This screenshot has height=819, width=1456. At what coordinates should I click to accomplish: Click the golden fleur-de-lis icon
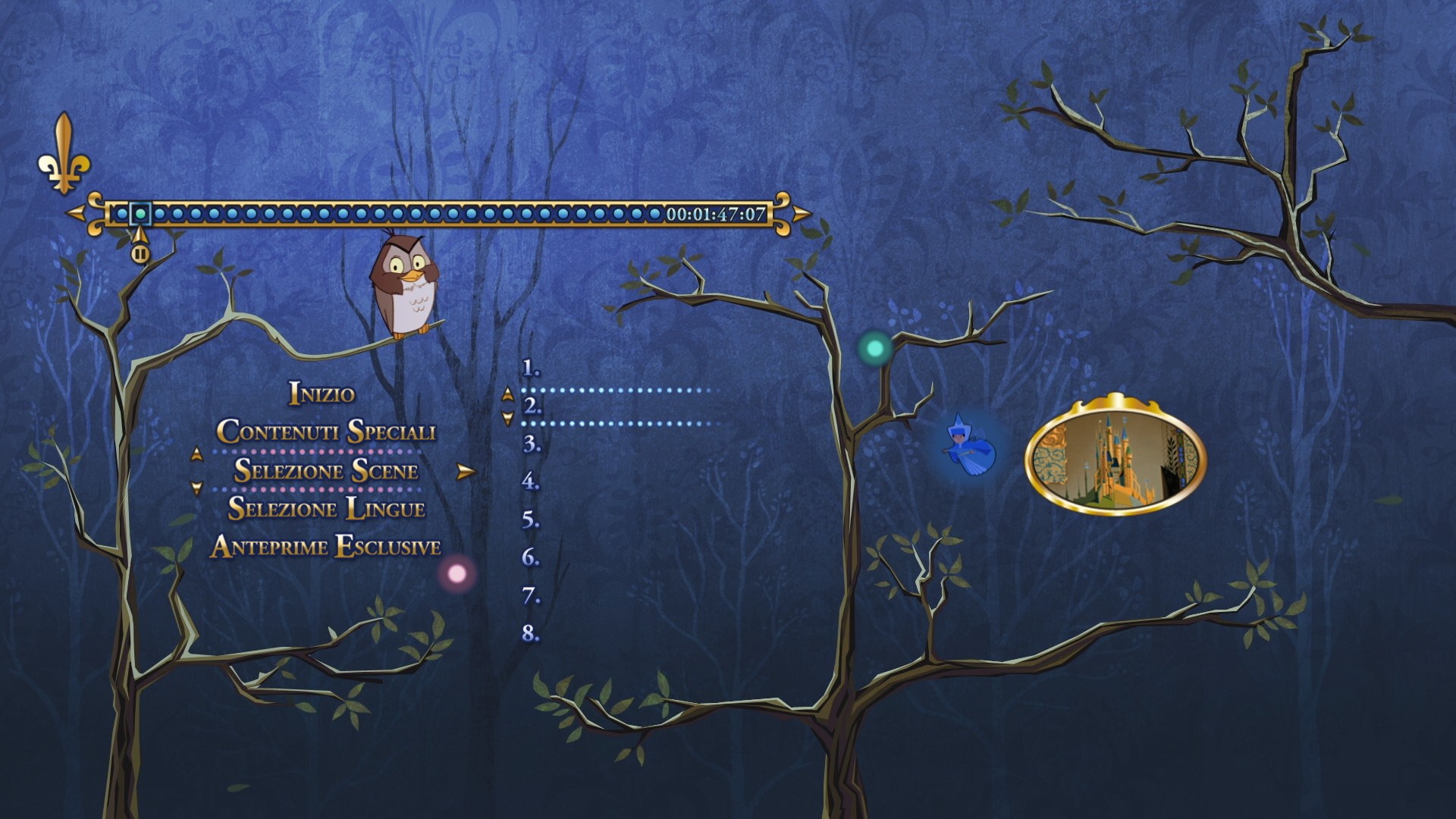64,154
